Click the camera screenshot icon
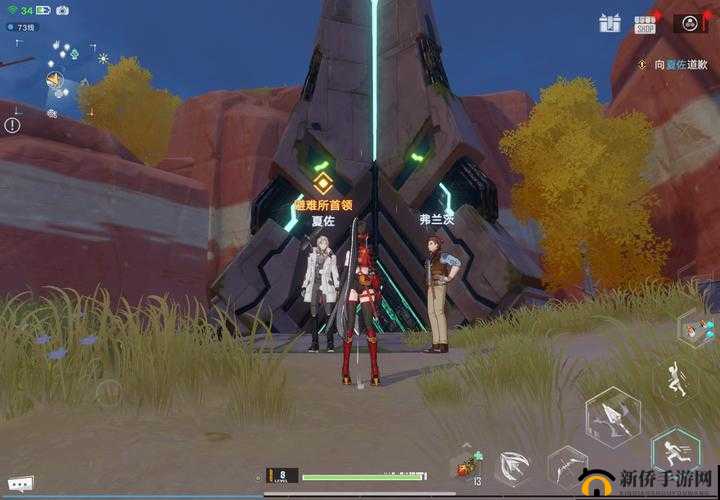The image size is (720, 500). coord(62,10)
